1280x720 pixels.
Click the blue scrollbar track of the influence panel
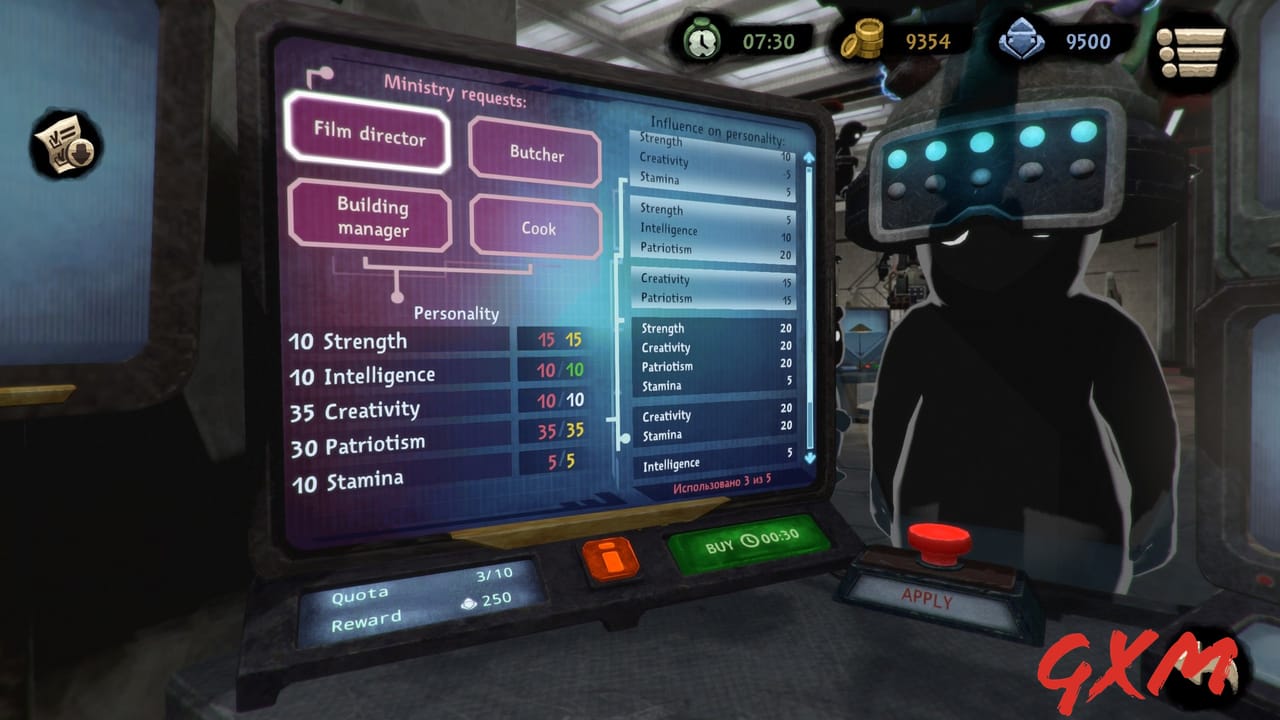(806, 300)
